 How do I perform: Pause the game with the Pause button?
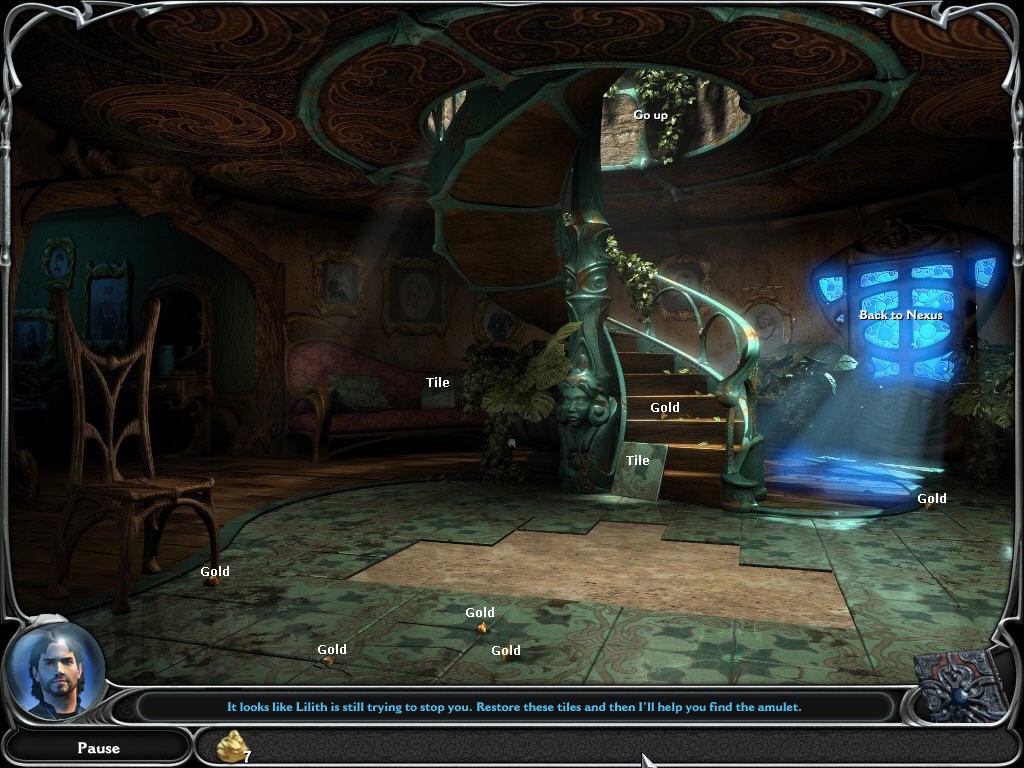point(98,747)
